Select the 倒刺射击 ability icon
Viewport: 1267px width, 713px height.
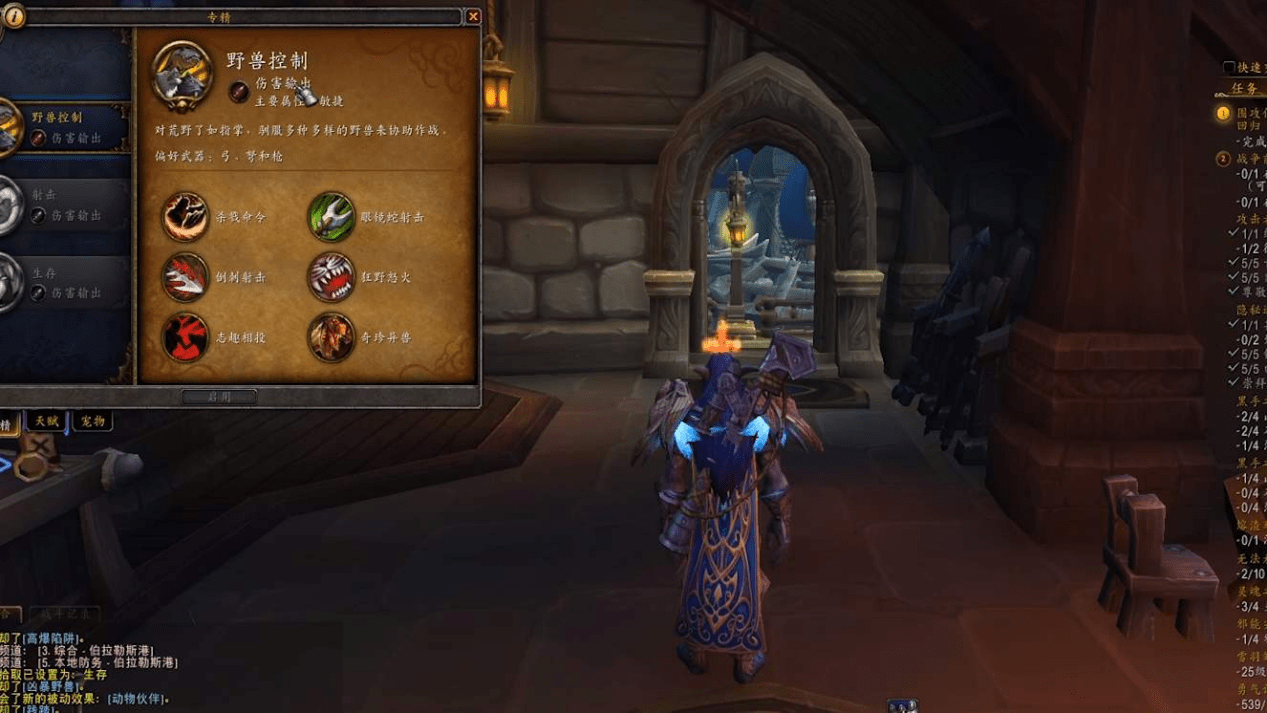click(x=185, y=277)
